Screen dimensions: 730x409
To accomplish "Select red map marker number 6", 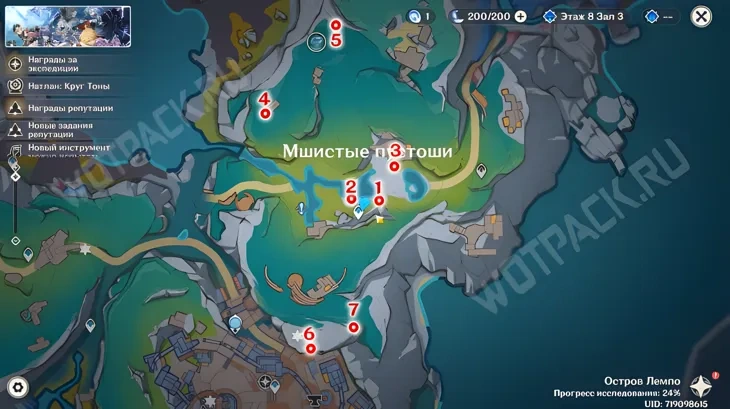I will click(x=310, y=348).
